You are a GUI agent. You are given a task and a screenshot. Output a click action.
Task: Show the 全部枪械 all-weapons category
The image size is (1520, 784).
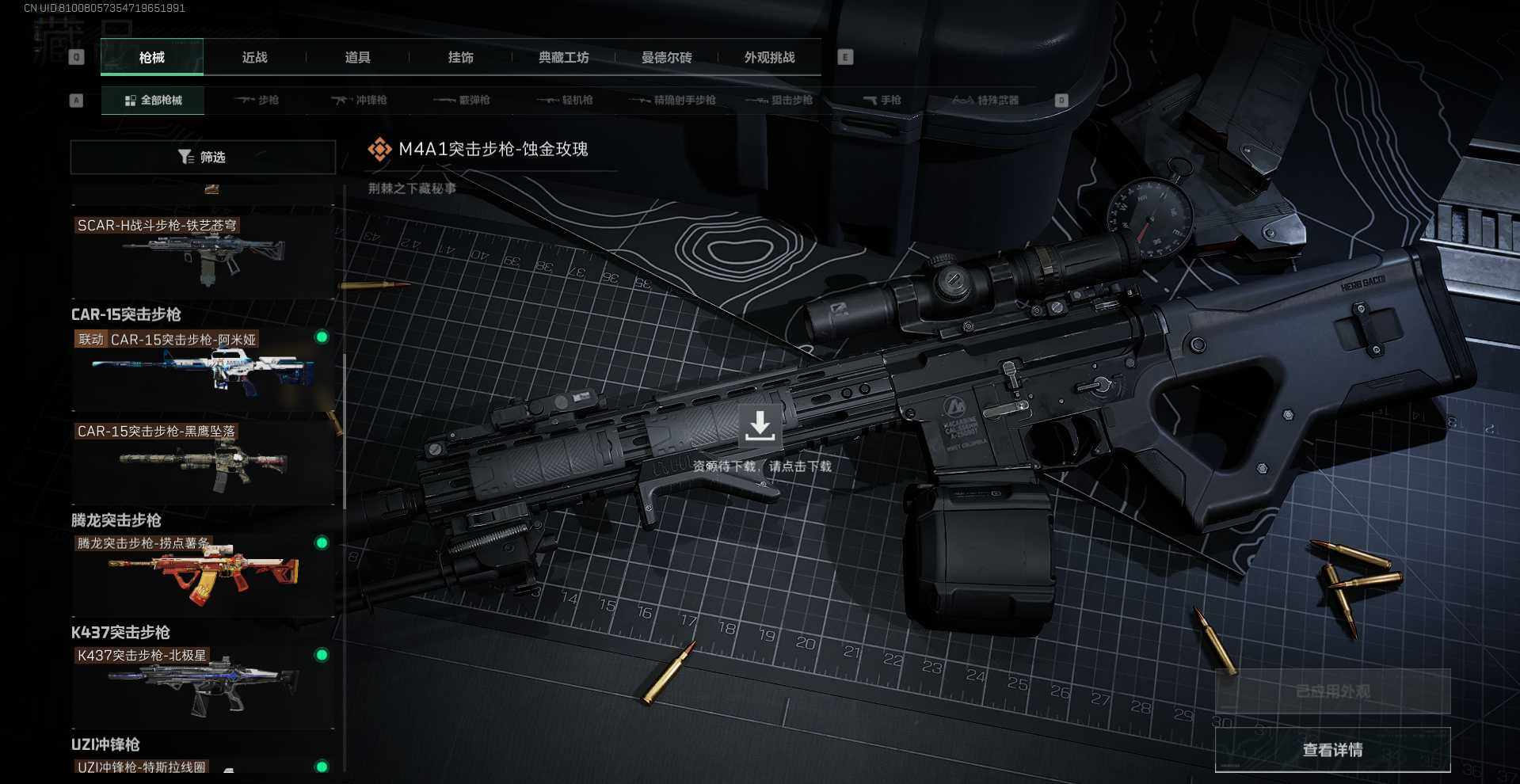pyautogui.click(x=153, y=101)
